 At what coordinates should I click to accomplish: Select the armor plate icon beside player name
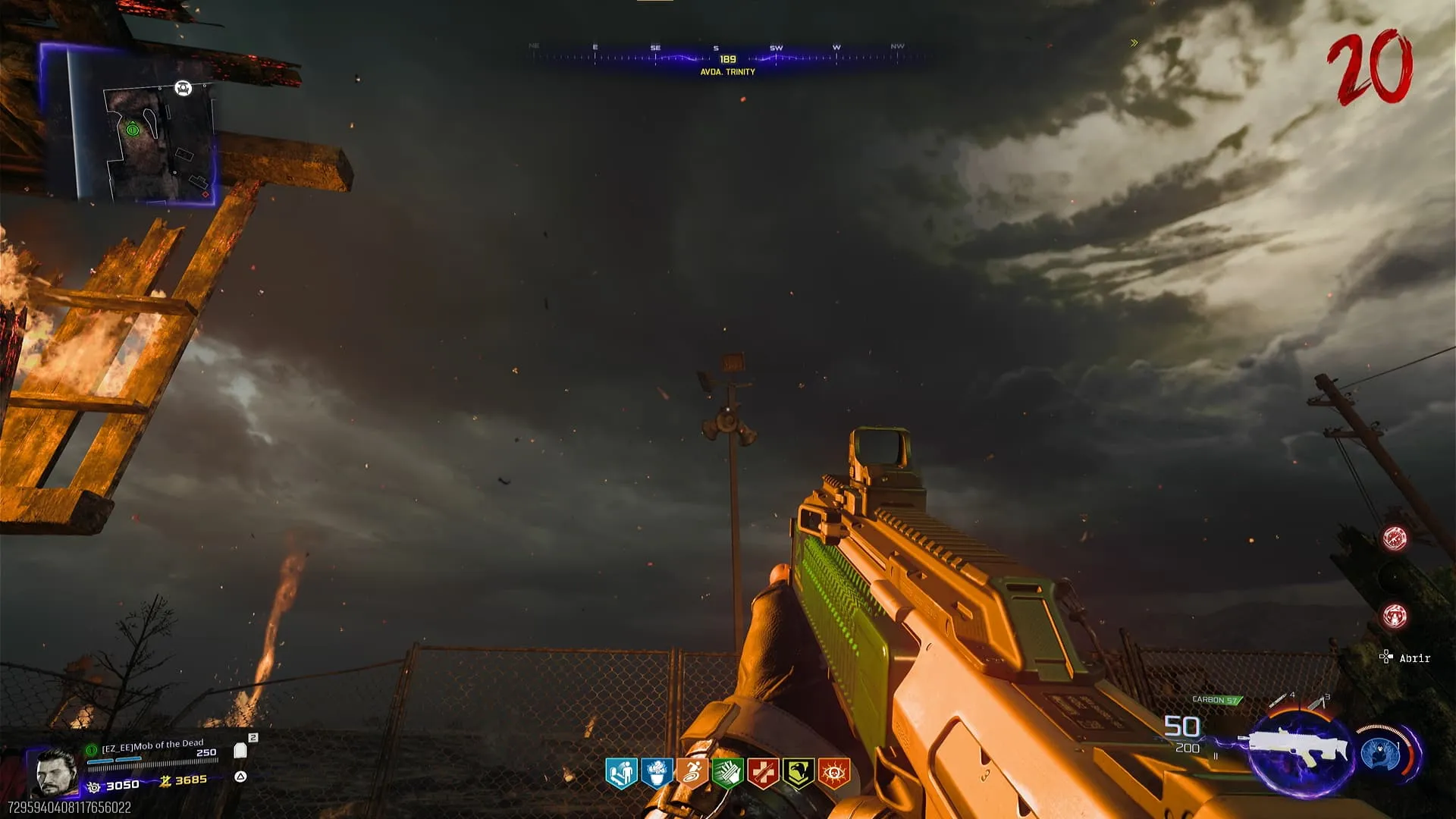point(240,750)
